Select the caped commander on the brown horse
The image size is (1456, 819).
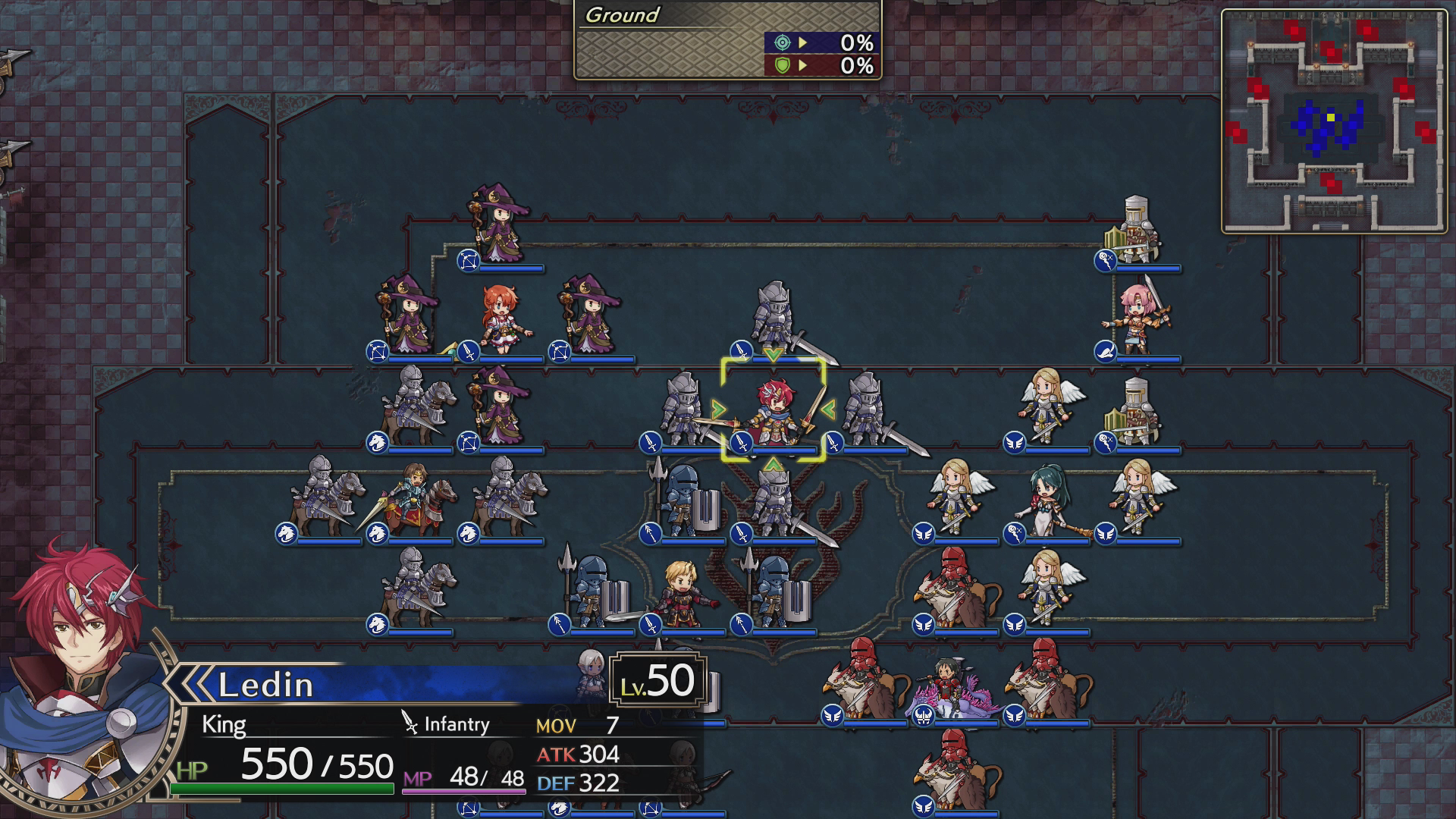(409, 502)
